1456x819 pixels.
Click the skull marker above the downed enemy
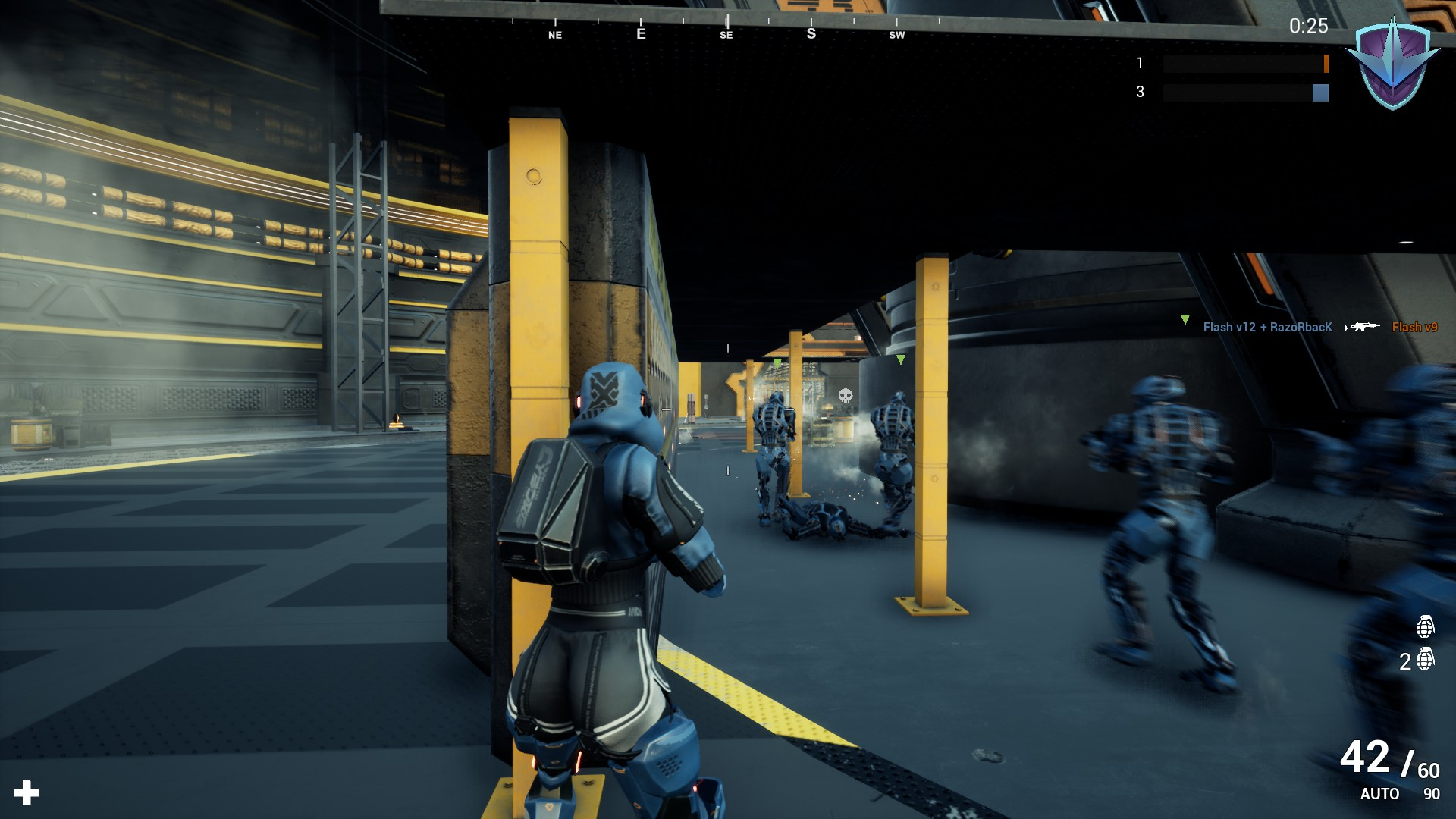tap(844, 394)
